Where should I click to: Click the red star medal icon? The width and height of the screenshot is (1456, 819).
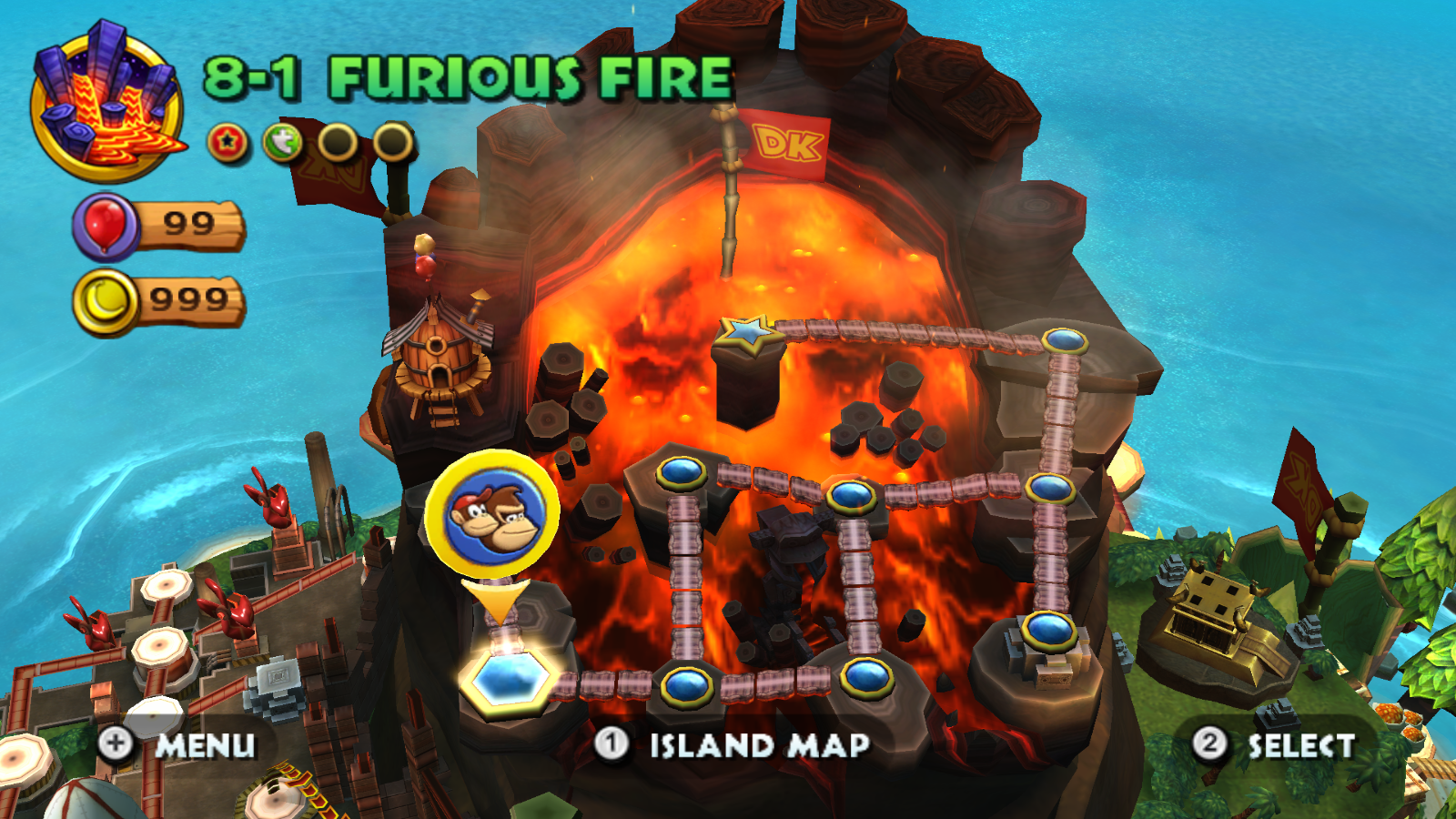click(228, 142)
